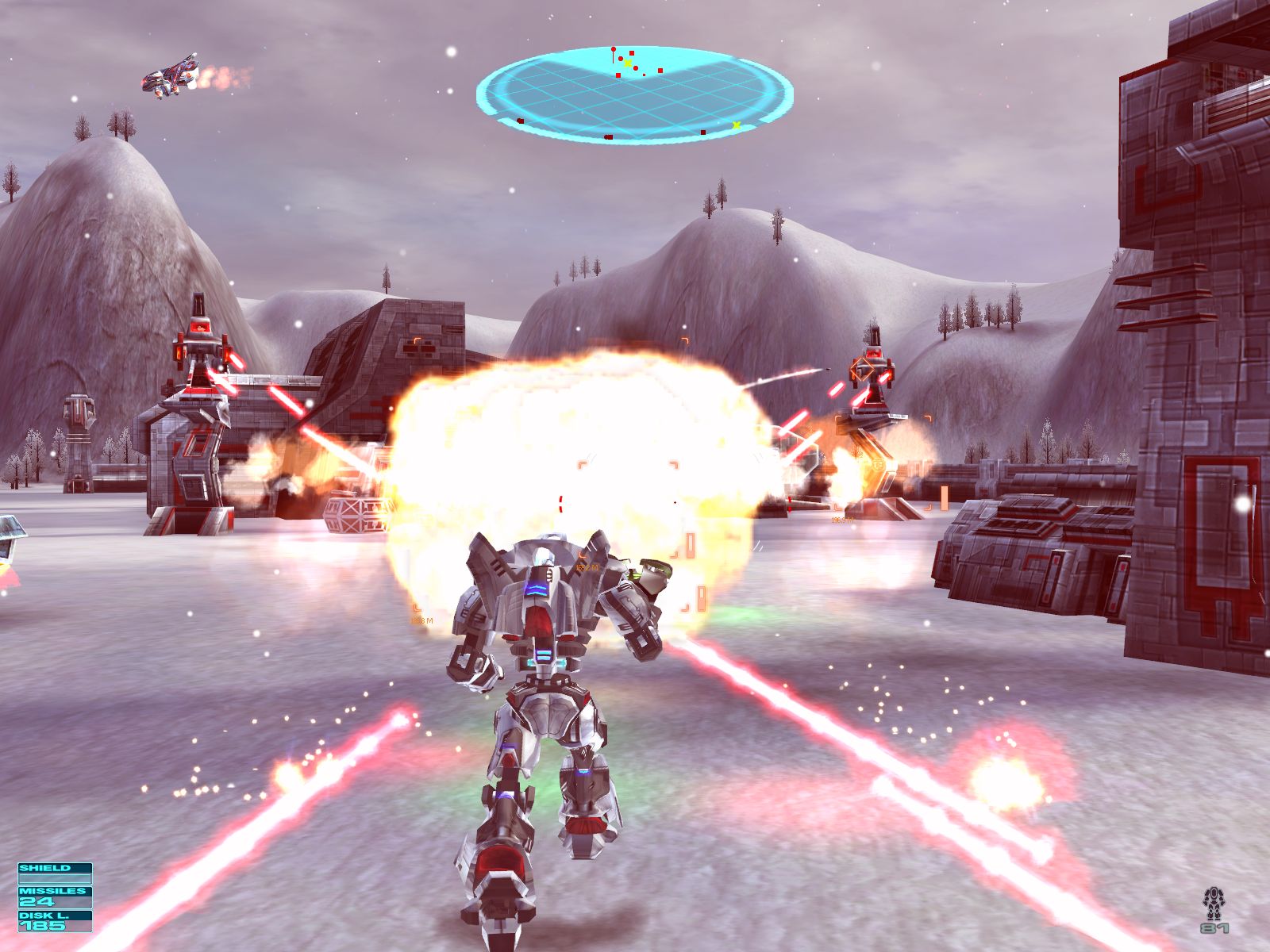Select the mech armor status icon

tap(1212, 904)
